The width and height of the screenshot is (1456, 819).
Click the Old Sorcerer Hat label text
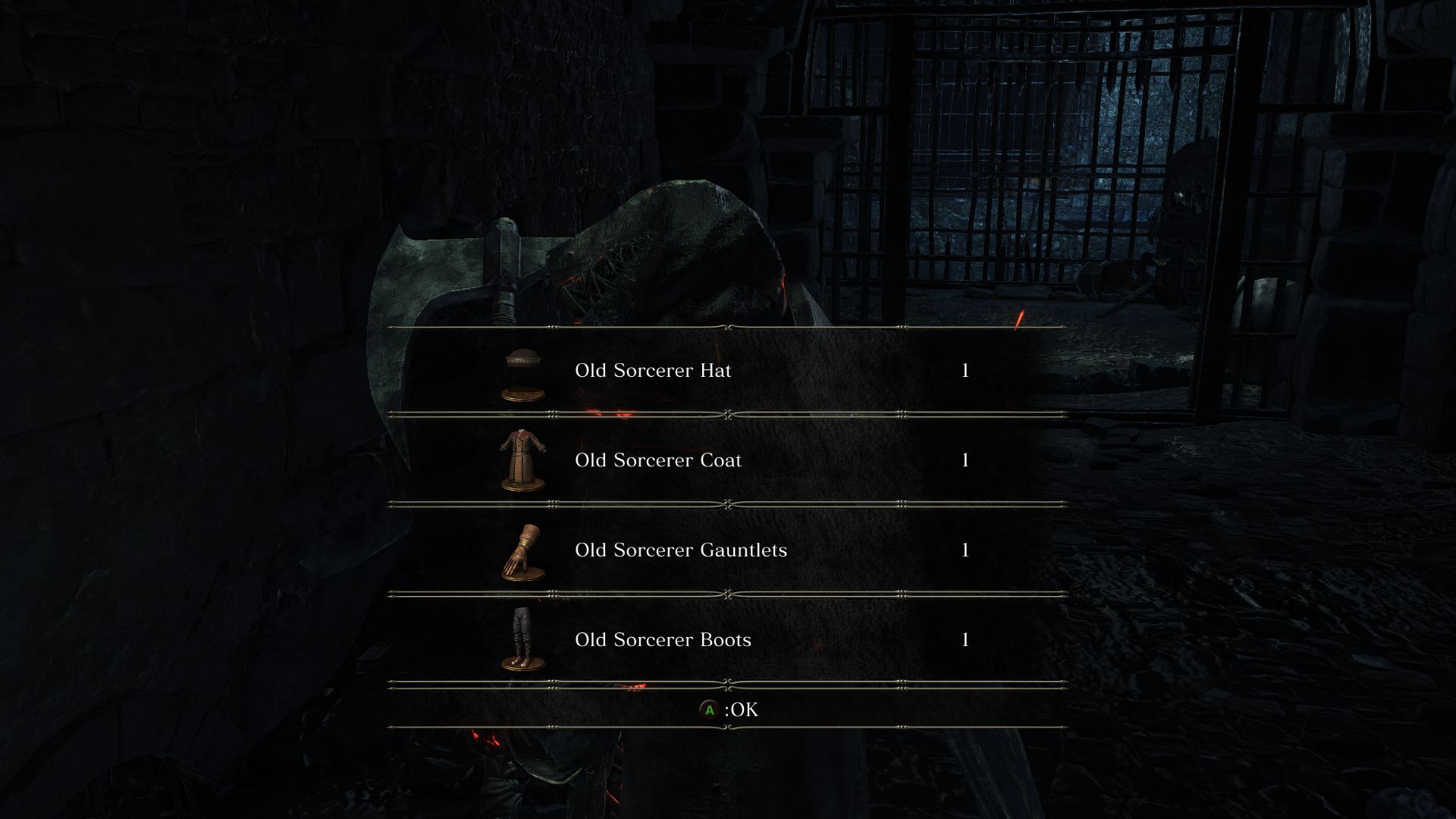(x=653, y=371)
